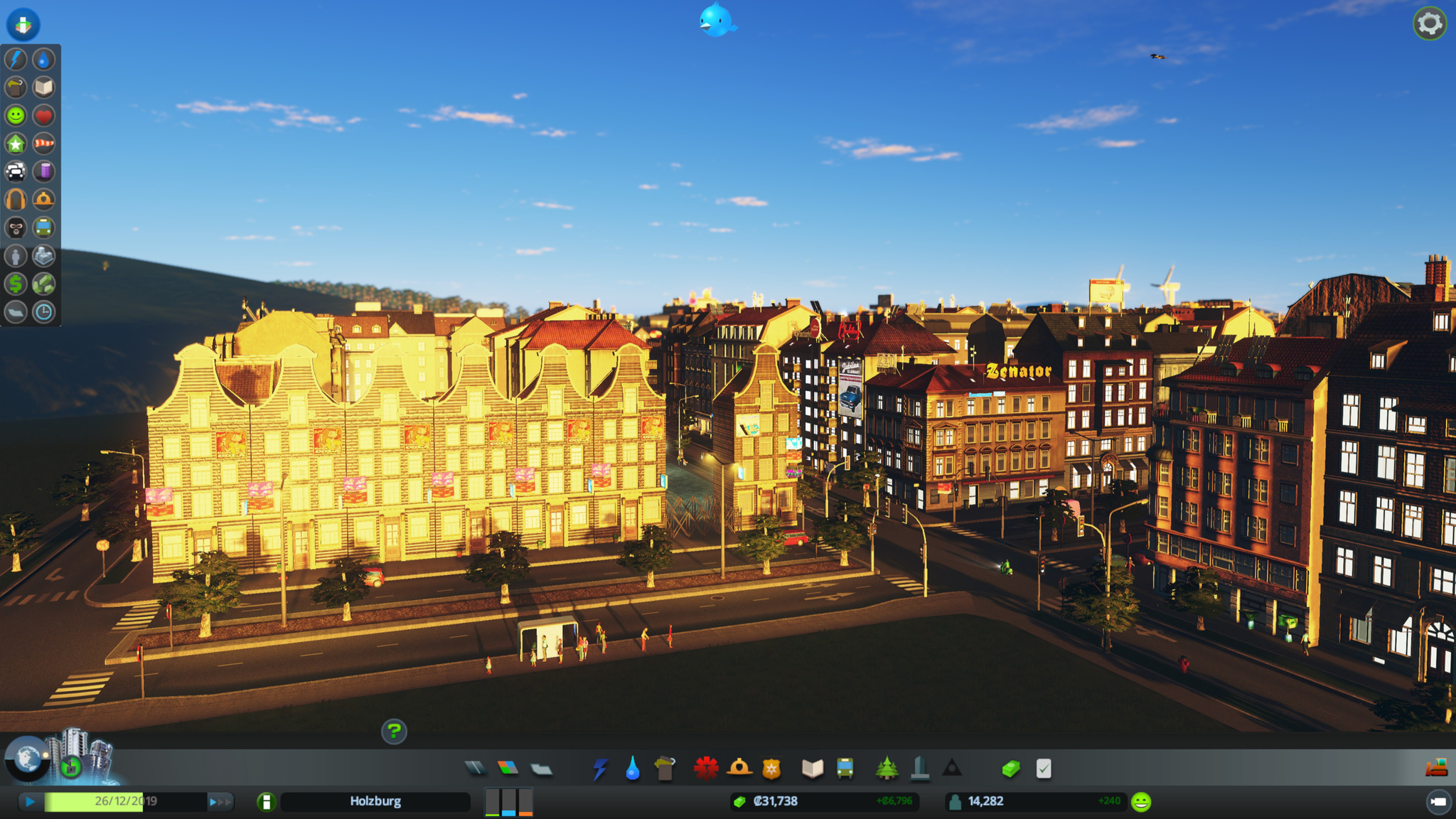Change simulation speed with the triple arrows
This screenshot has height=819, width=1456.
tap(220, 802)
